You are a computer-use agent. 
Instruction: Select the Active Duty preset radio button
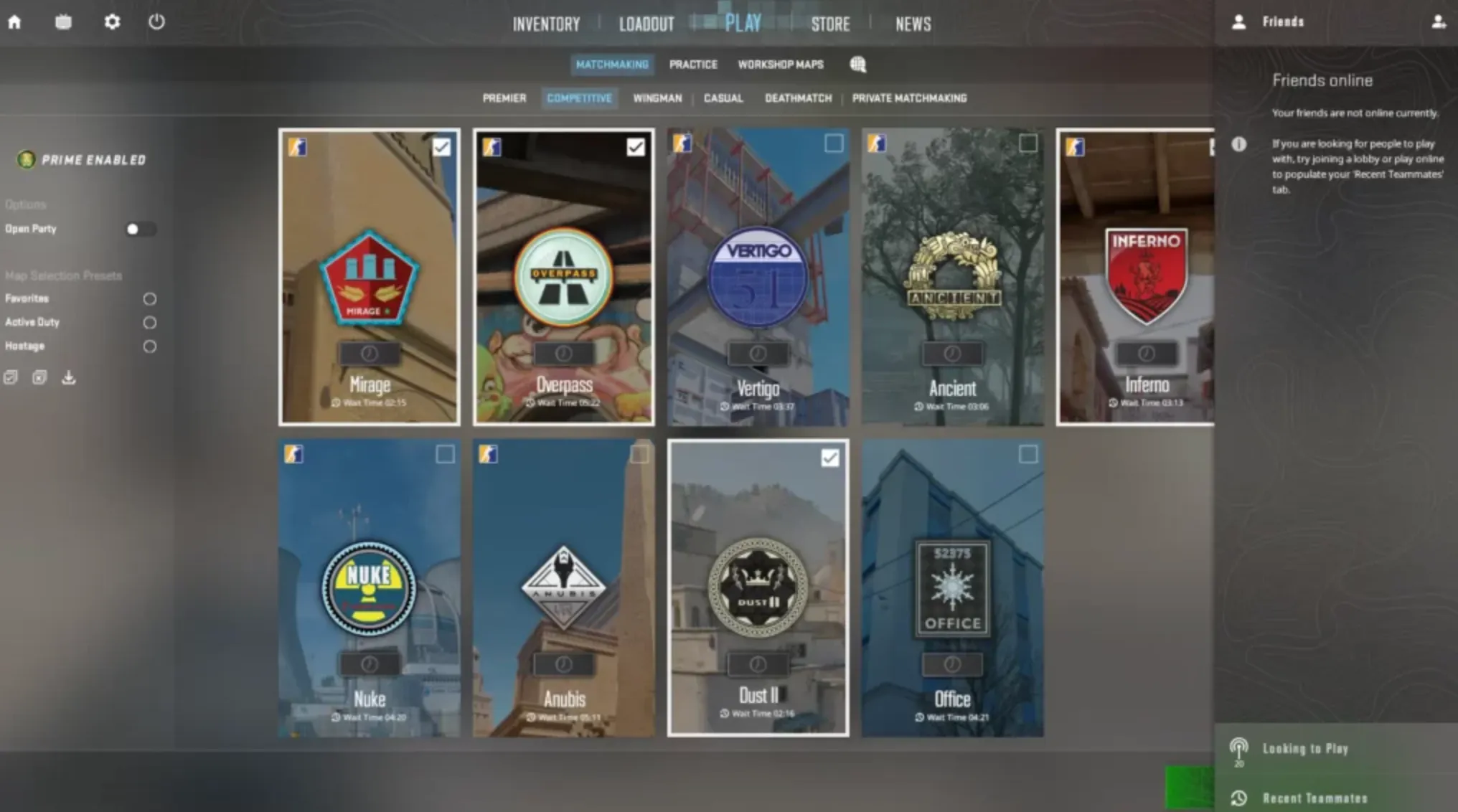pos(149,323)
